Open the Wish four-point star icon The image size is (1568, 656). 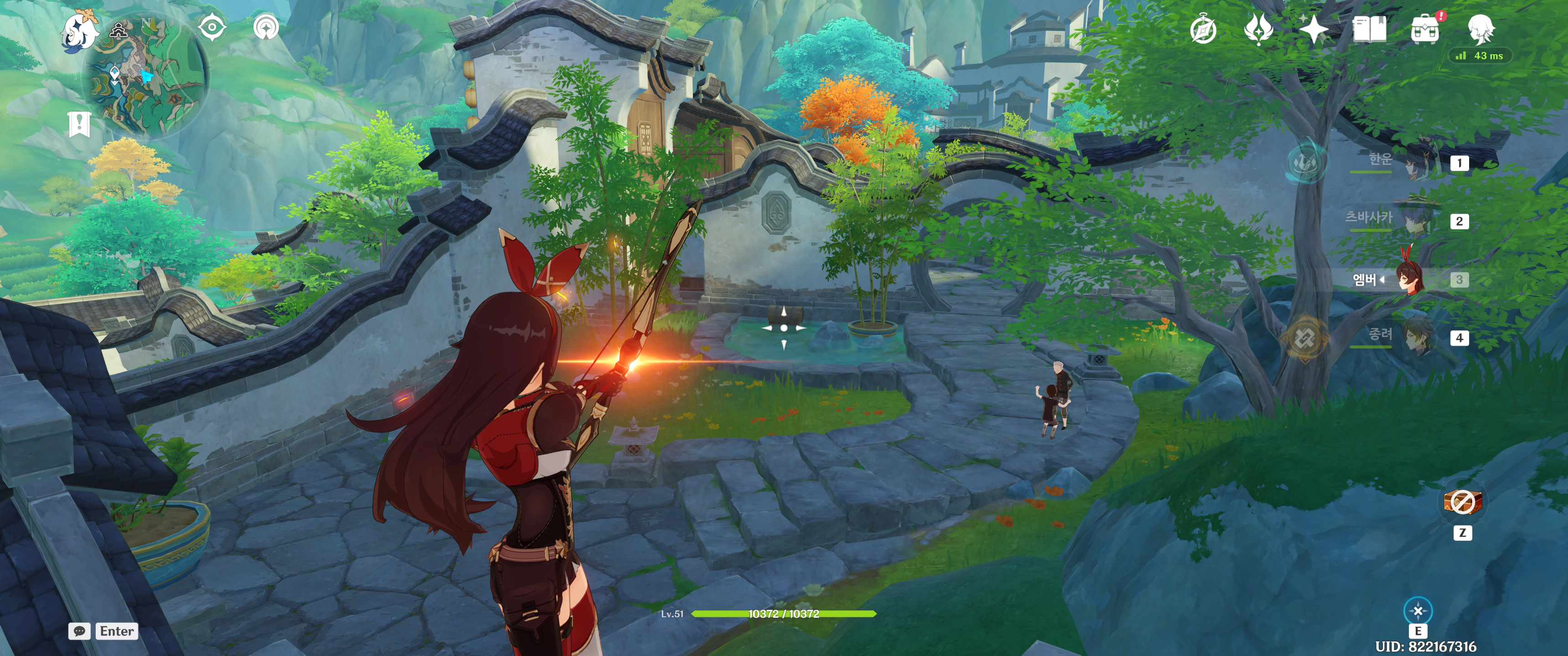(1314, 29)
